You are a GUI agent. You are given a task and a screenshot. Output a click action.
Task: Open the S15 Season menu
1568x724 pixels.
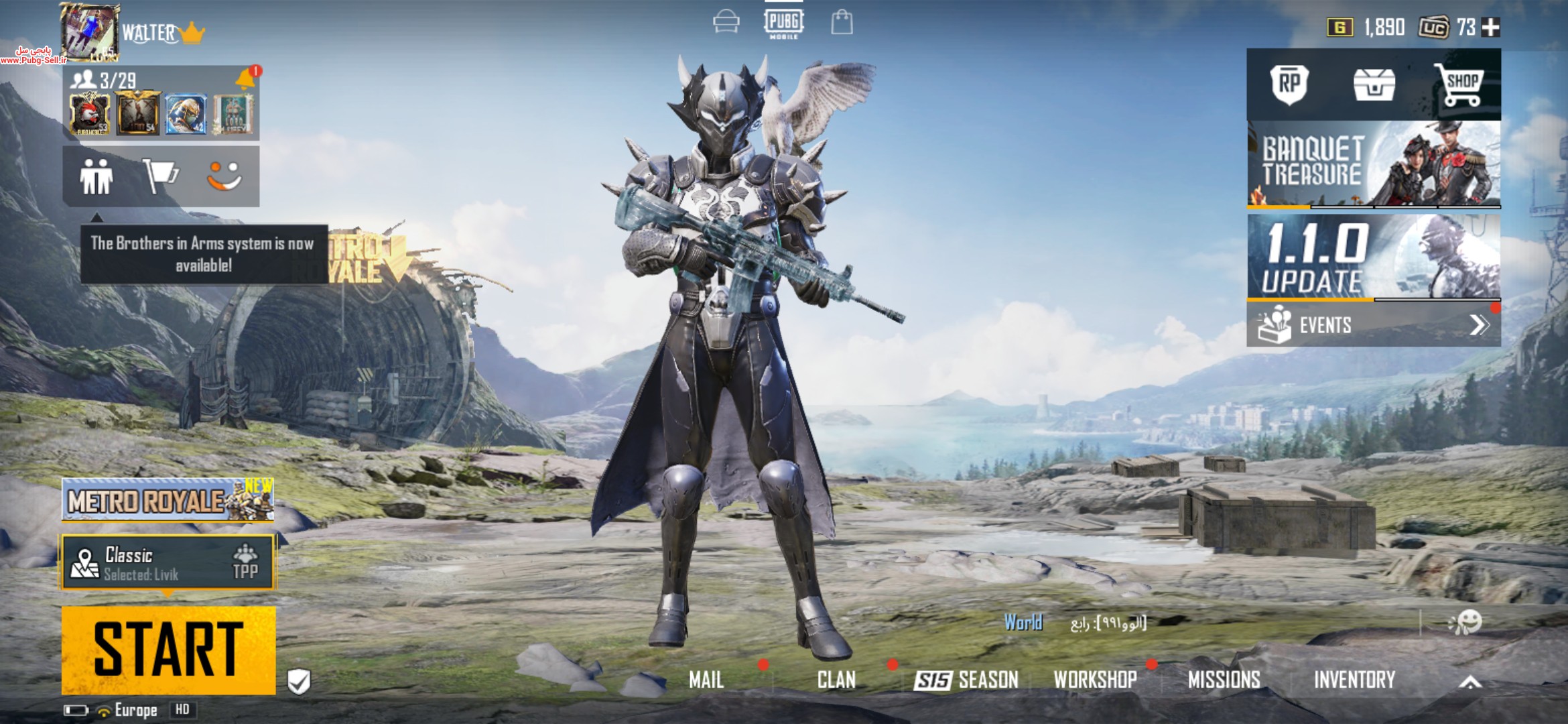[x=966, y=680]
